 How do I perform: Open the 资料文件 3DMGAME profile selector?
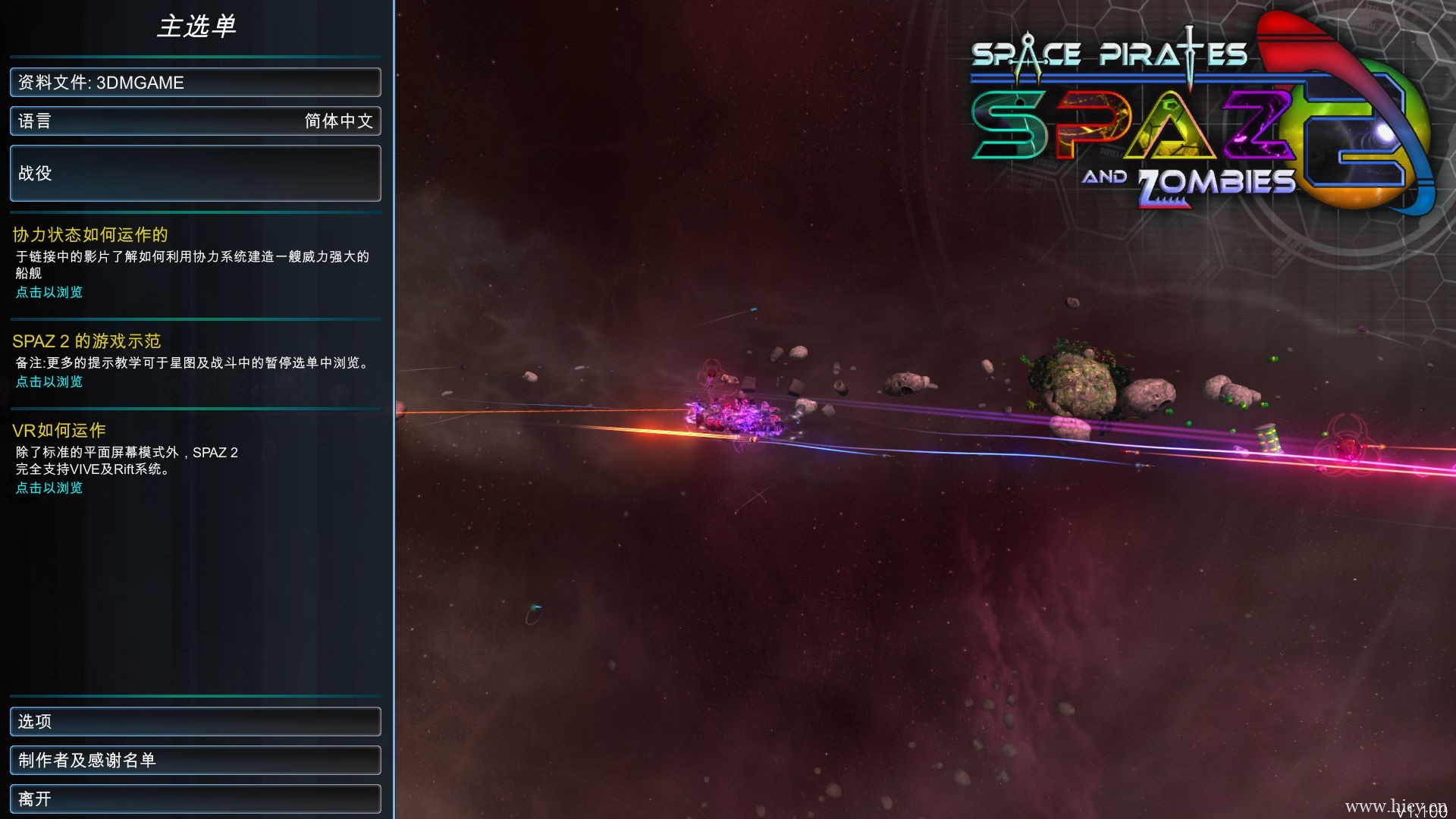coord(195,83)
